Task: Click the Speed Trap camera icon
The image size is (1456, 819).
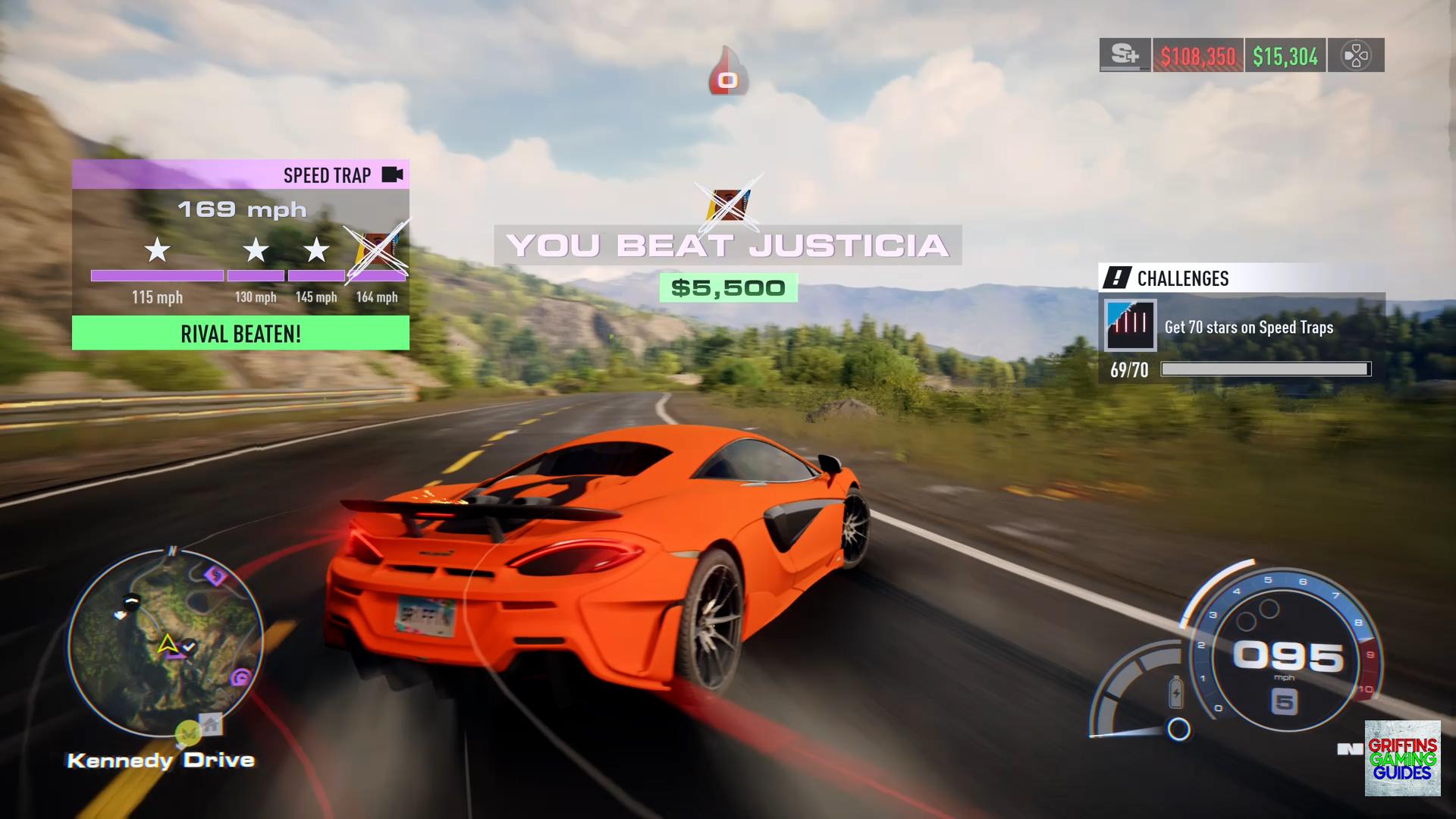Action: coord(392,175)
